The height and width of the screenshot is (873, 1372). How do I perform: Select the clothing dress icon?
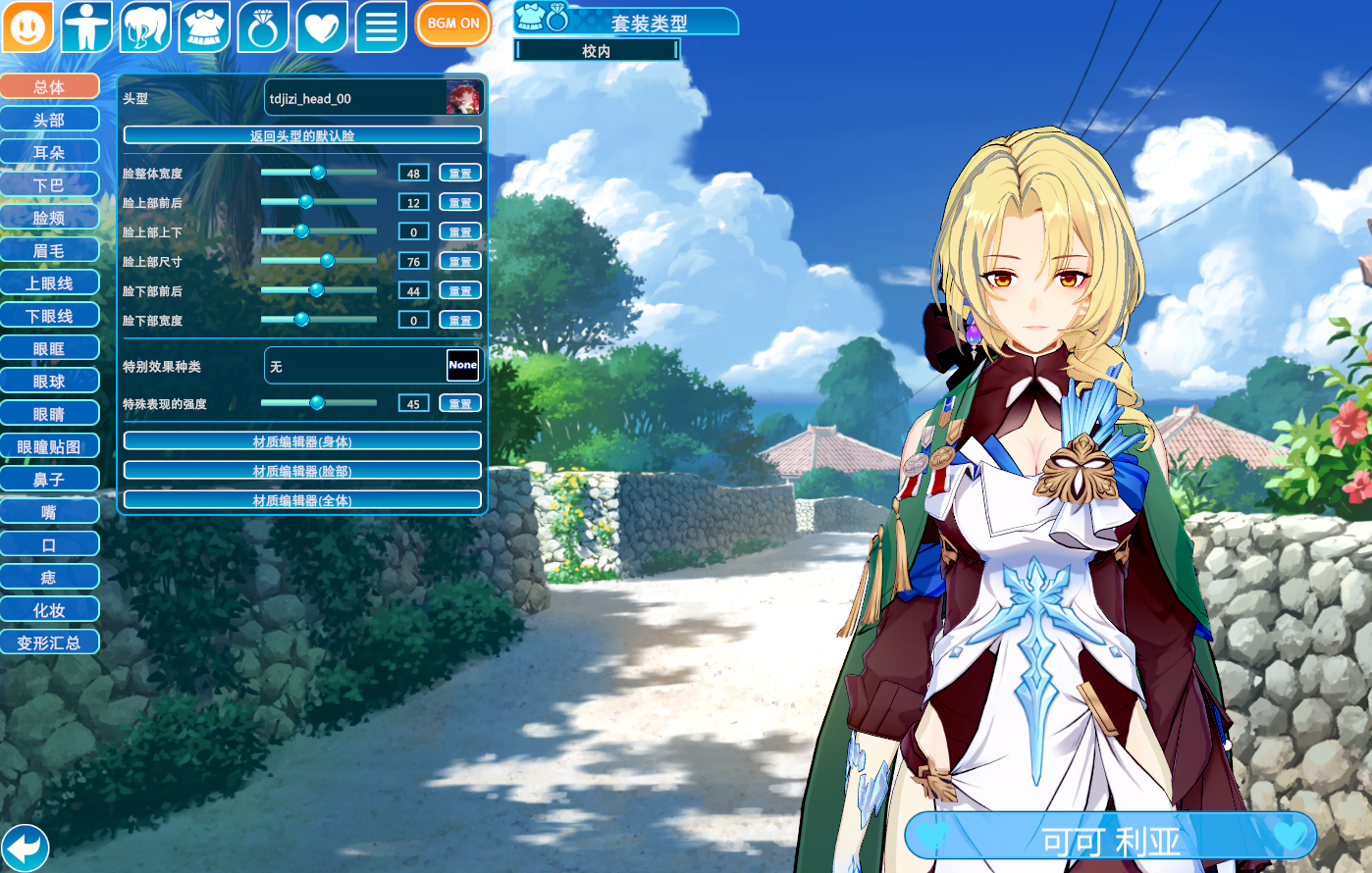[x=204, y=26]
